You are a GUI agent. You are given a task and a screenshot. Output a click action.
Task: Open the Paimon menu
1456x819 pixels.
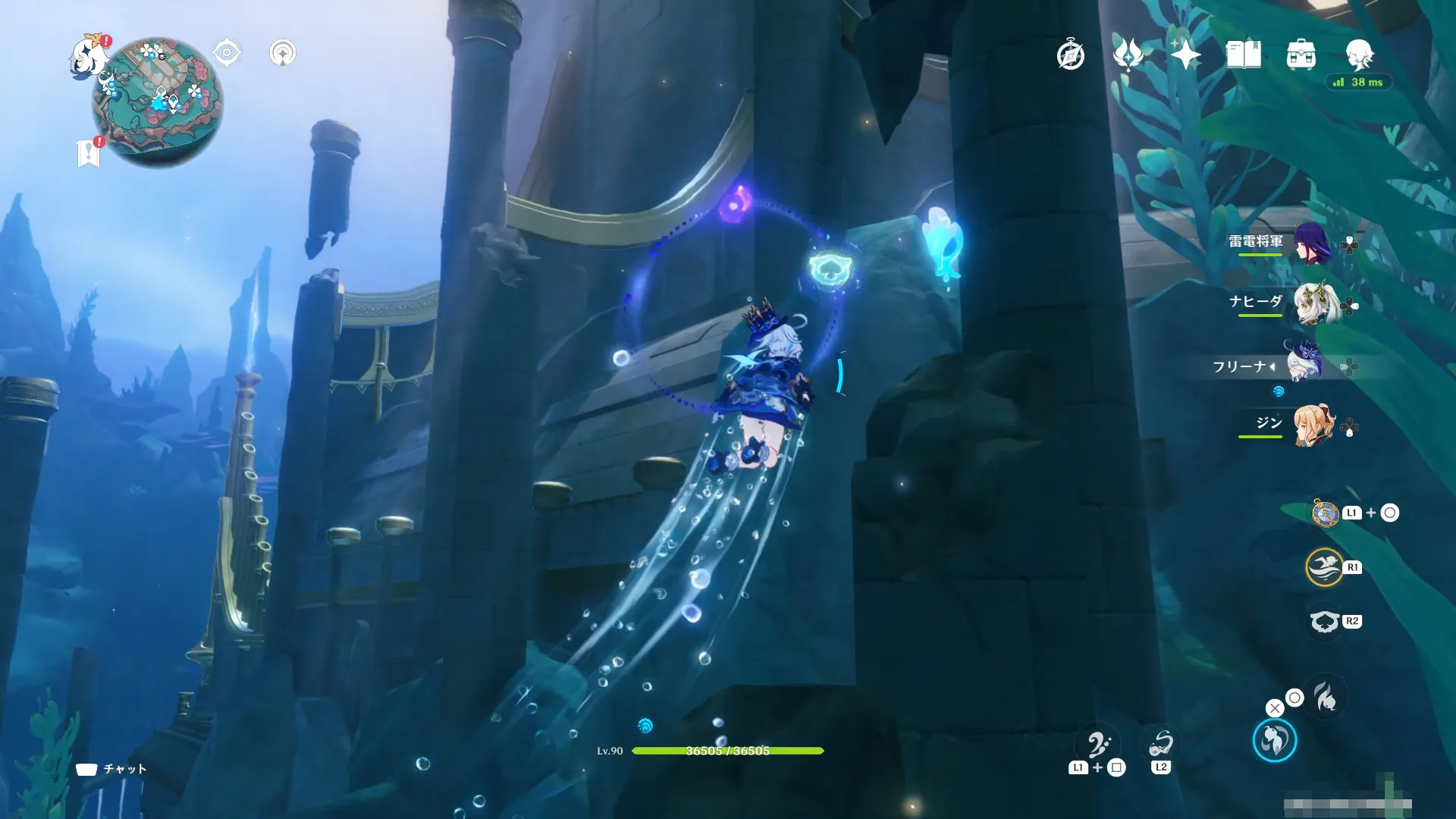click(x=89, y=55)
